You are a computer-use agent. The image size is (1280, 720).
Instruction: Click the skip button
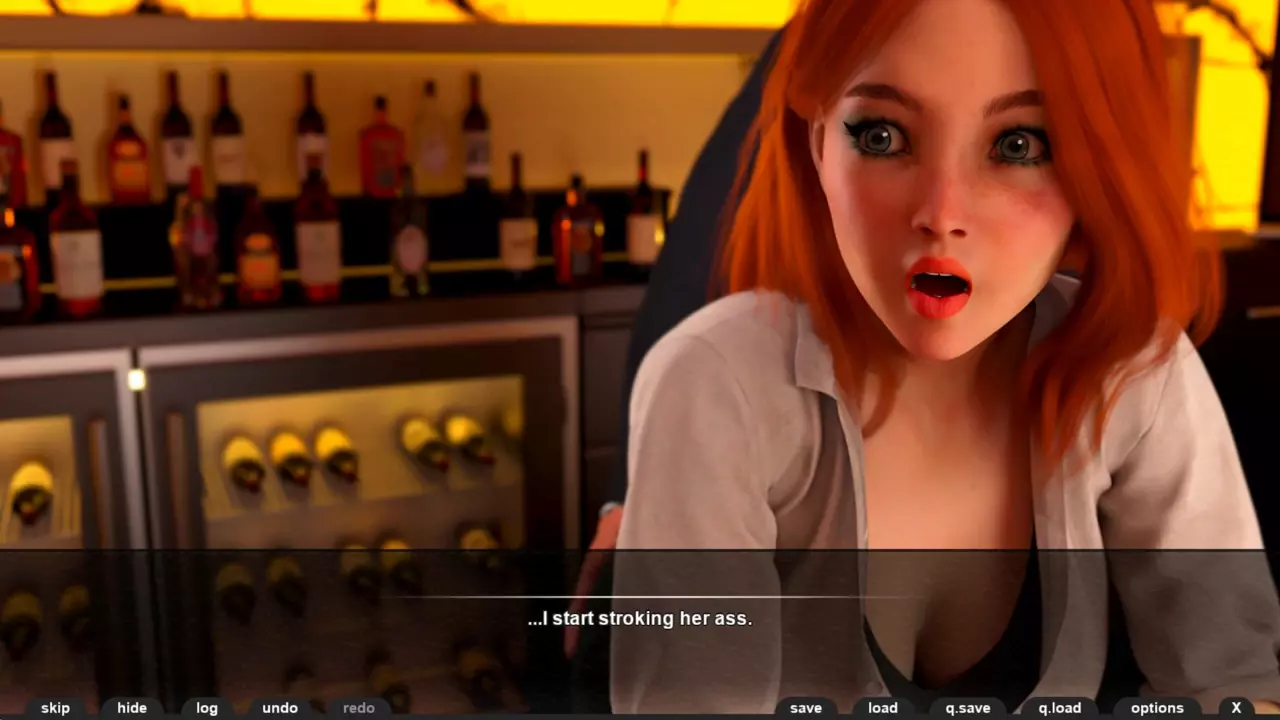pos(55,708)
